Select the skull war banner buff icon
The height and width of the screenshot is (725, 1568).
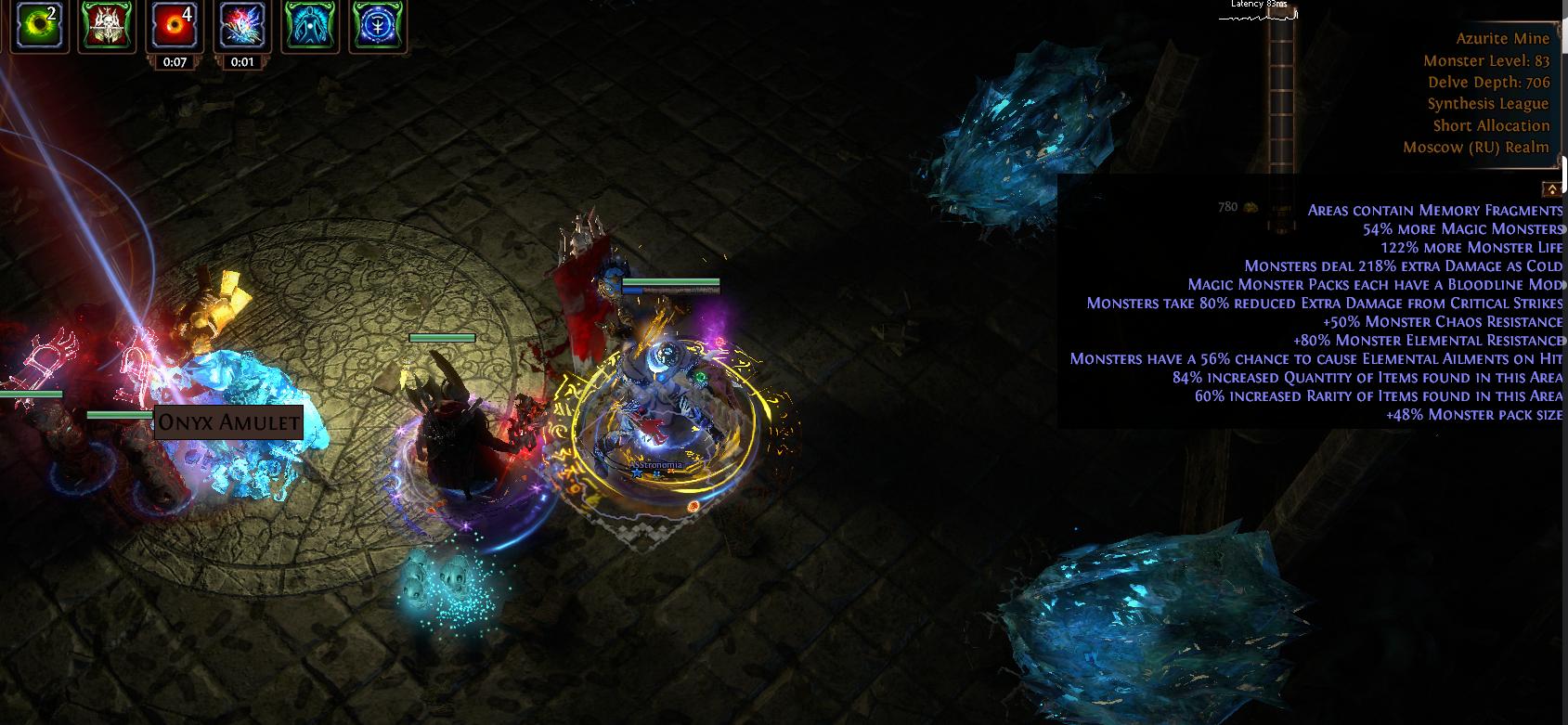pos(107,26)
